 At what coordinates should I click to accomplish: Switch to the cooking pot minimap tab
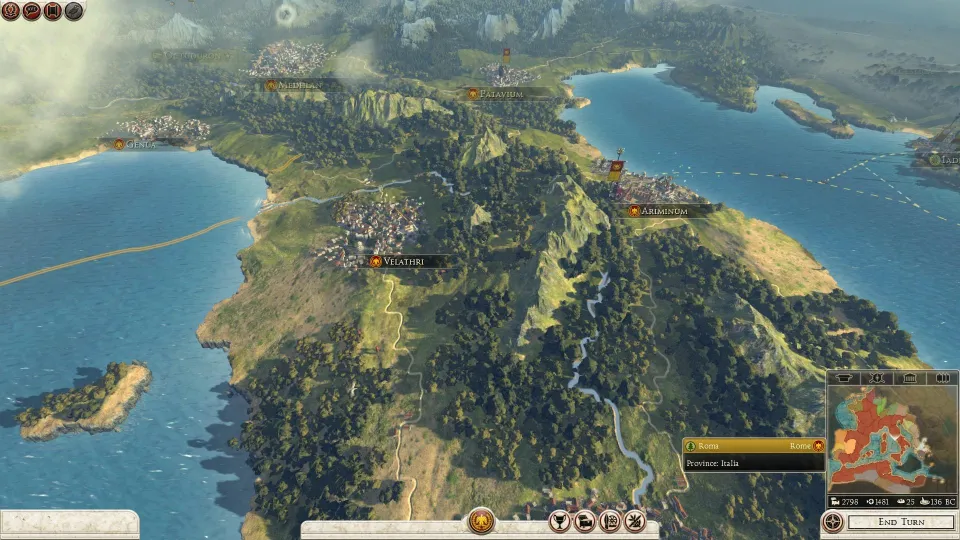(x=844, y=378)
